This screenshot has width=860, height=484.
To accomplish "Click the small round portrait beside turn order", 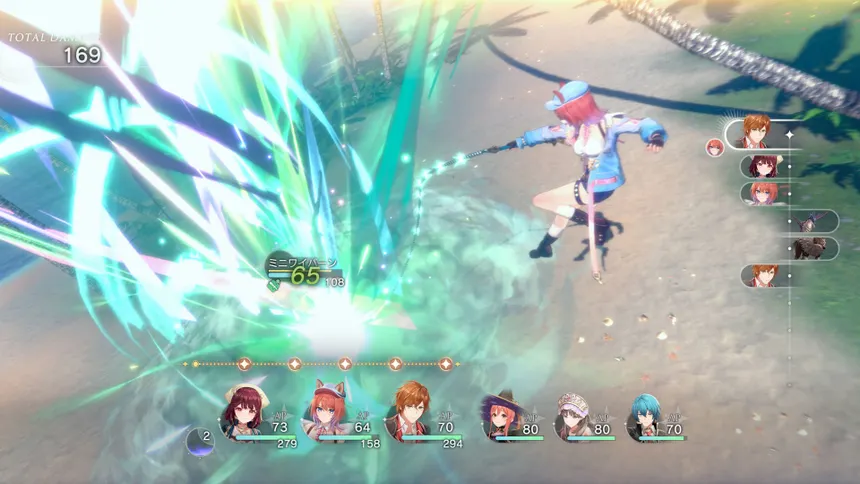I will (715, 148).
